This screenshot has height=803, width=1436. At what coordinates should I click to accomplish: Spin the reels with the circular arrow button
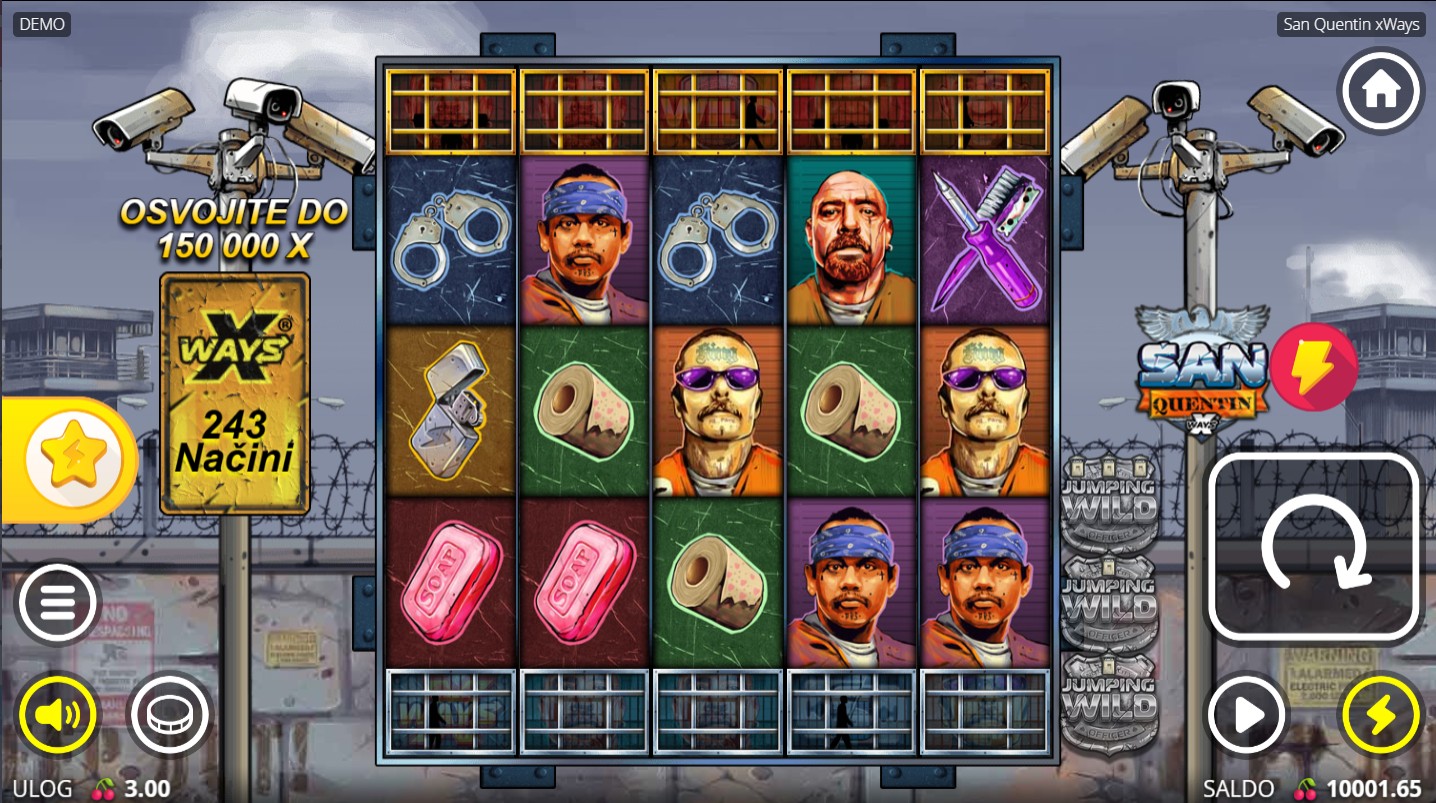tap(1314, 546)
